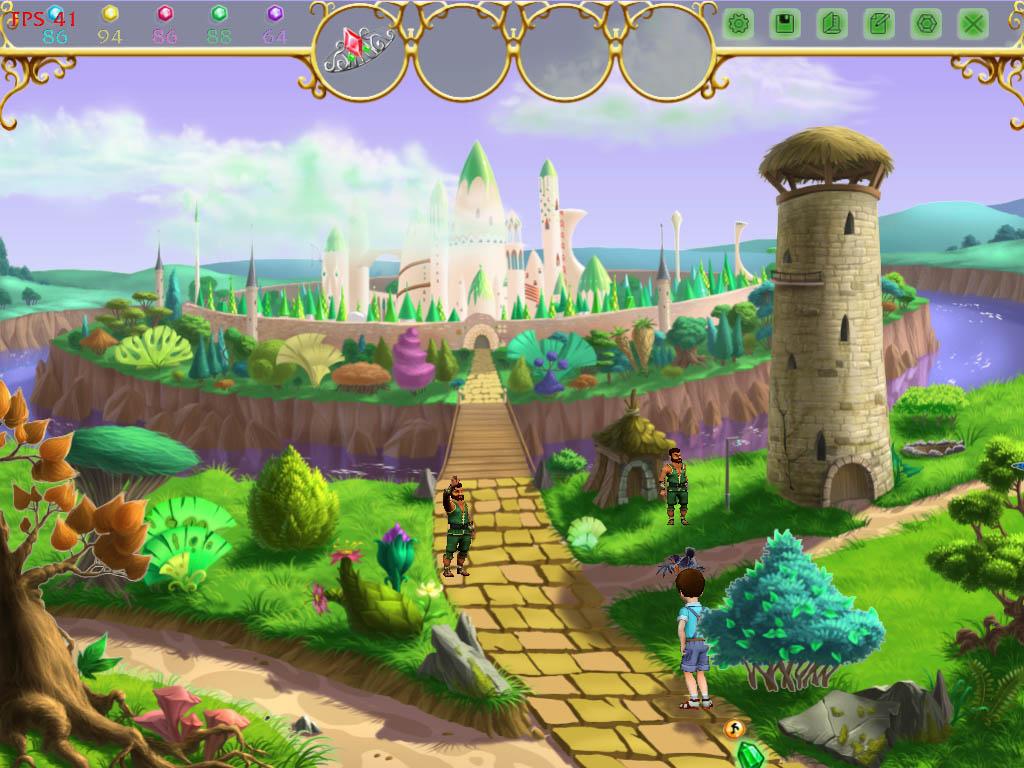Open the notepad with pencil journal button

(x=878, y=24)
